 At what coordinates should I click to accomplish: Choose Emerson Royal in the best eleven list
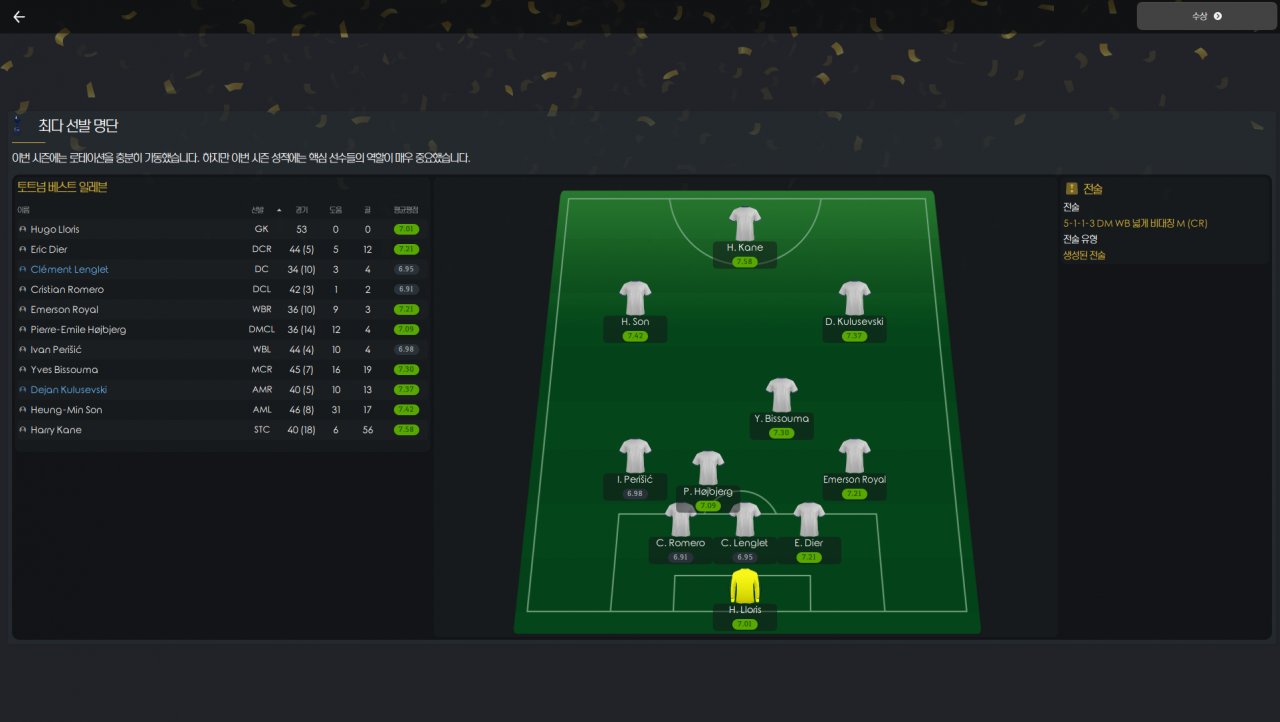point(64,309)
